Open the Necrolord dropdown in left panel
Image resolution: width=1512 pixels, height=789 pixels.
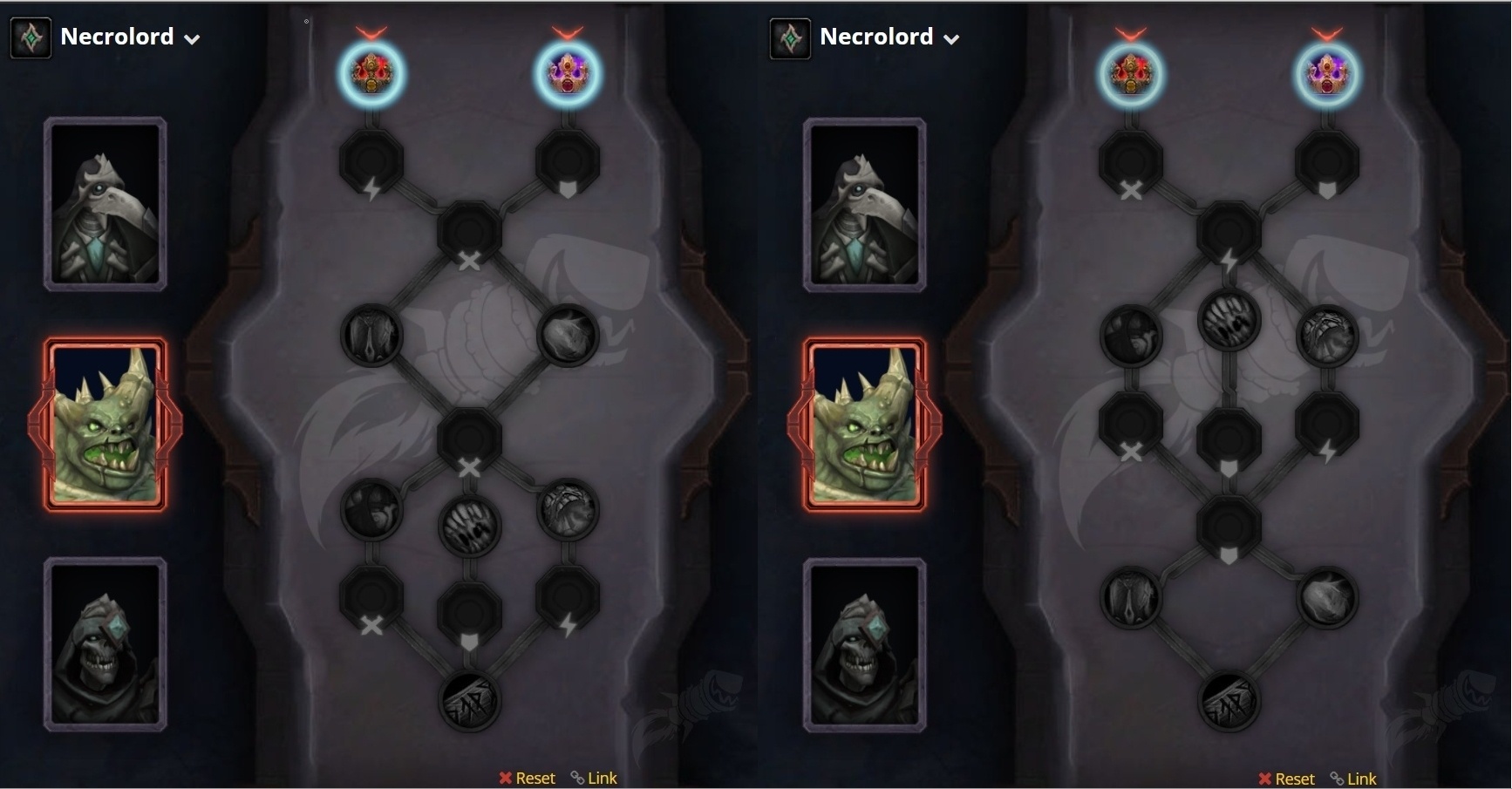click(193, 37)
